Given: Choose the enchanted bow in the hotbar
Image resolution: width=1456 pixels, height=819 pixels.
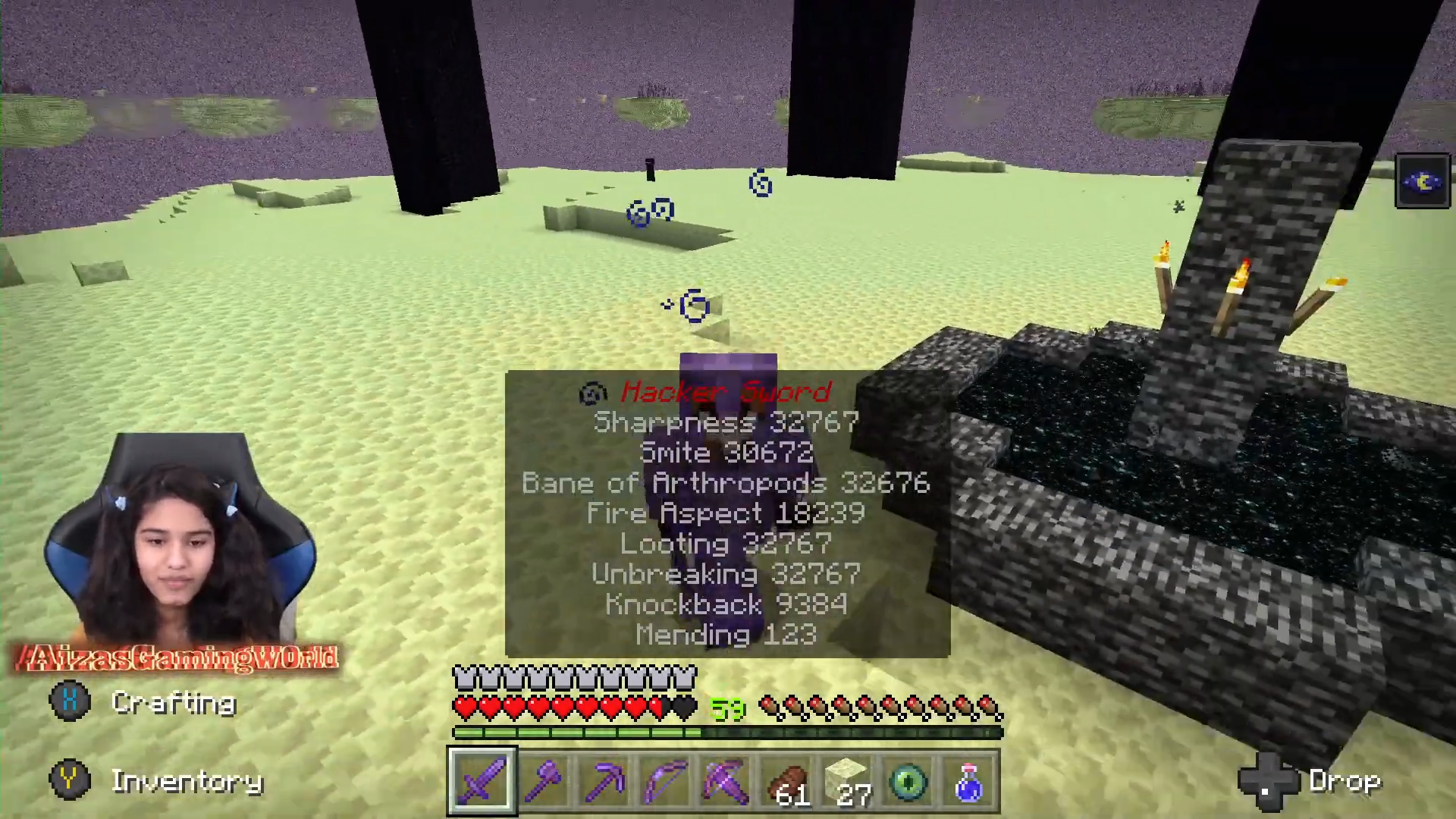Looking at the screenshot, I should click(665, 781).
